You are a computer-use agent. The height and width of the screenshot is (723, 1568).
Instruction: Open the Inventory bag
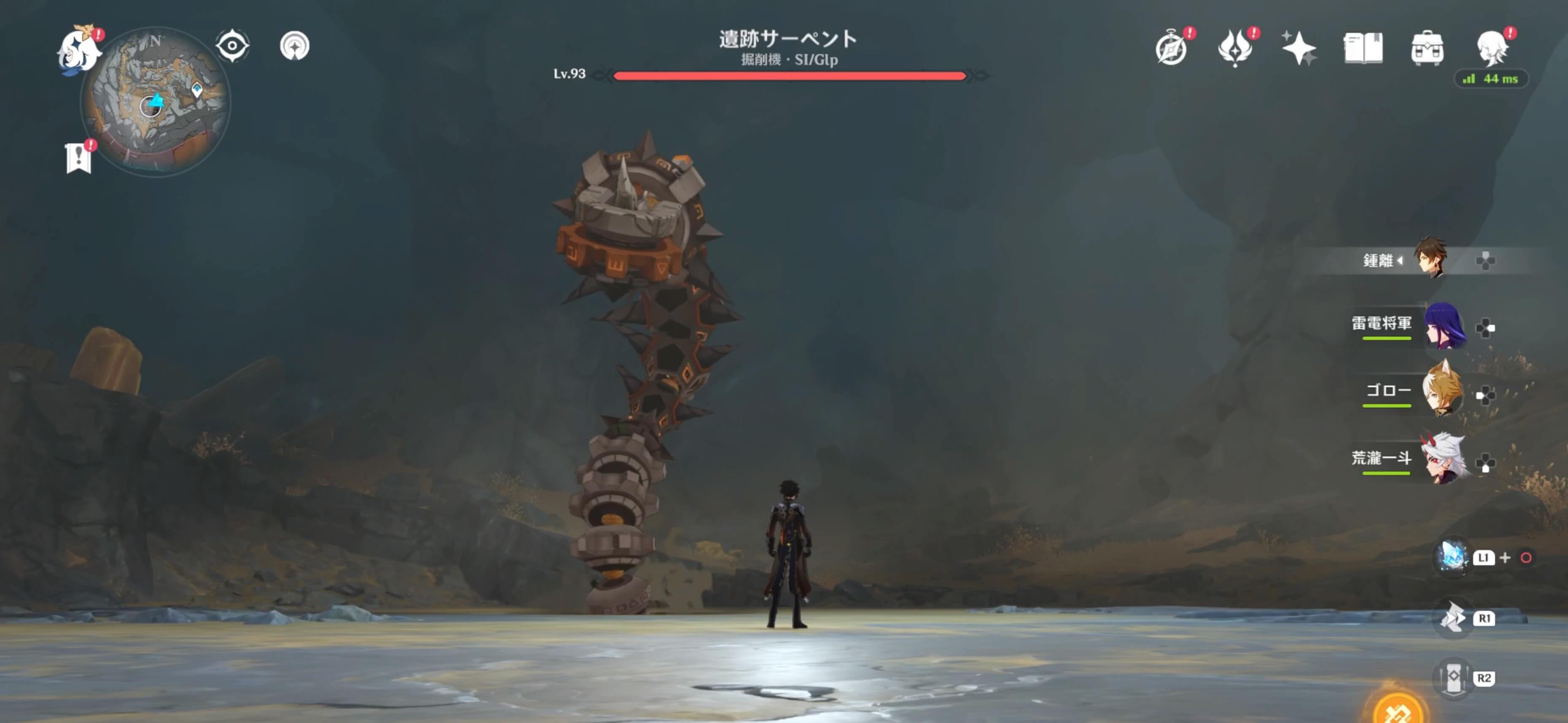[x=1428, y=49]
